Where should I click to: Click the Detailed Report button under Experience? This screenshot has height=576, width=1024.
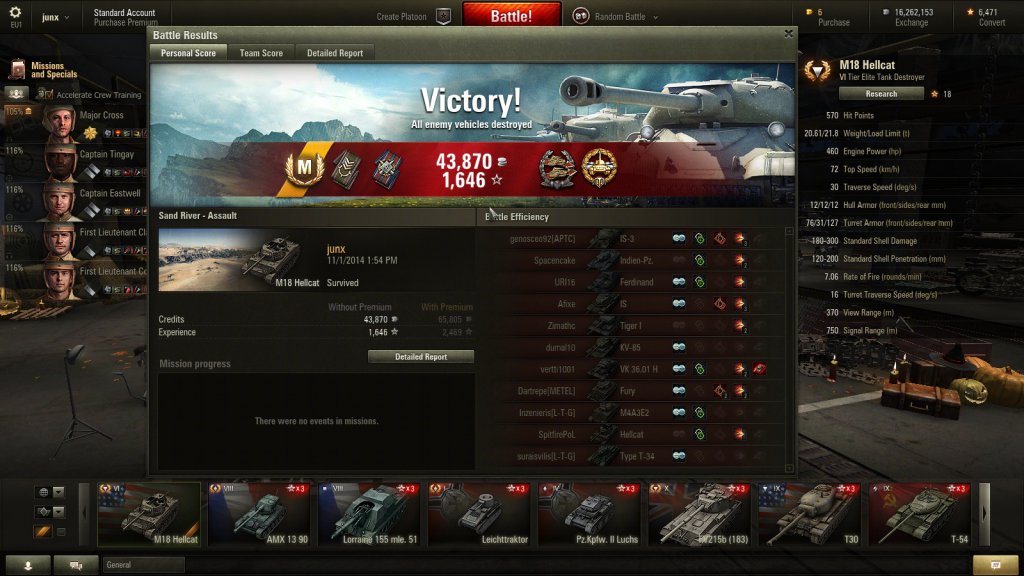(x=421, y=357)
